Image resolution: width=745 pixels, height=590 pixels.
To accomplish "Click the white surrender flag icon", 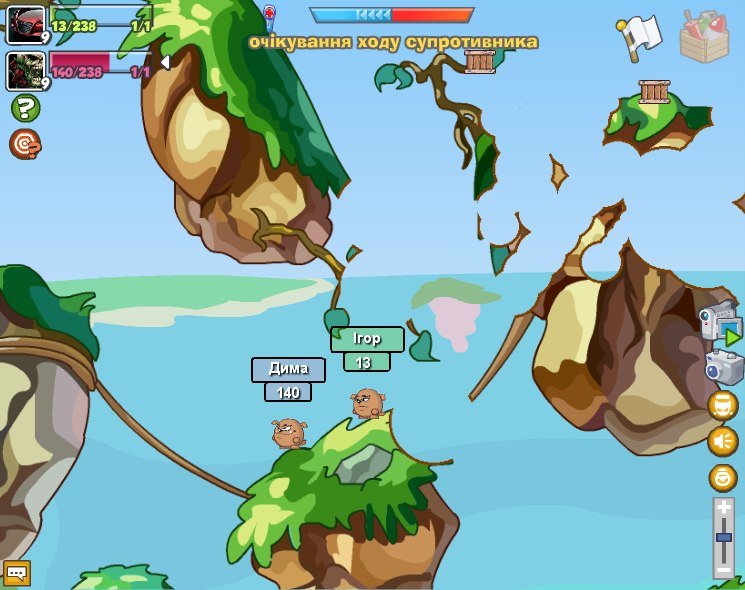I will coord(641,35).
